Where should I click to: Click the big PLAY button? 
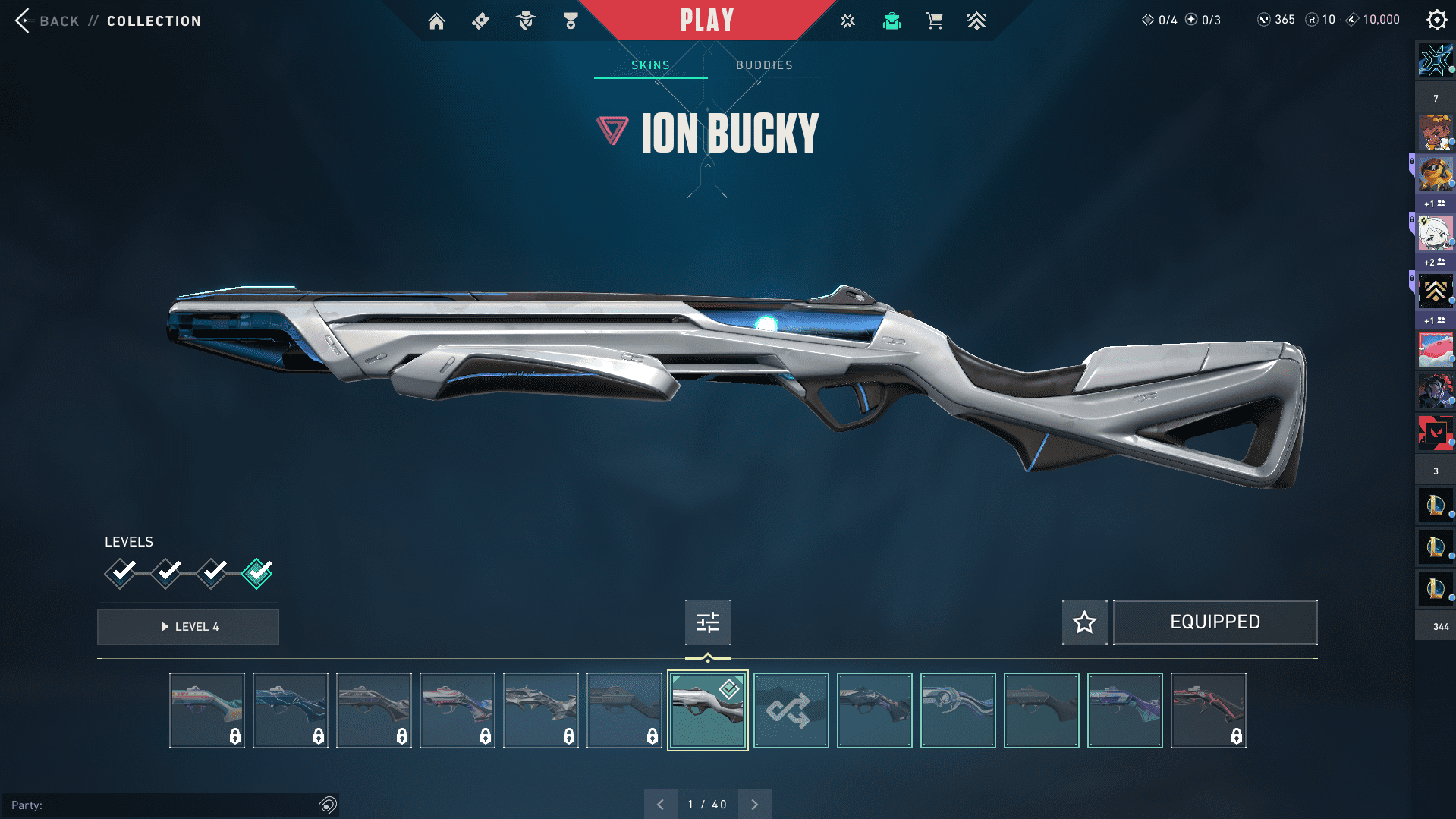pos(706,20)
